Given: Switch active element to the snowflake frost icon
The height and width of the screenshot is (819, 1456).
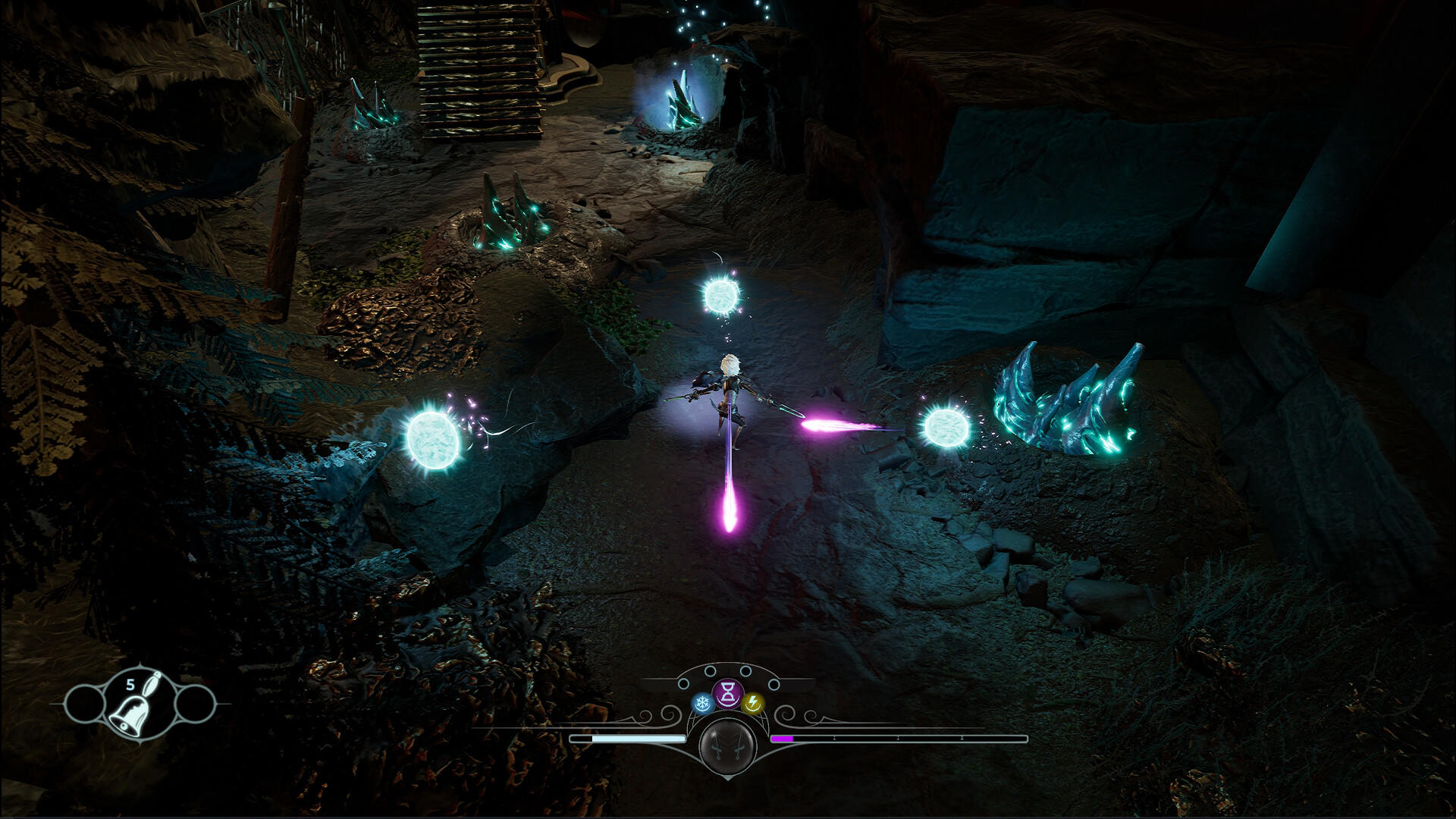Looking at the screenshot, I should 702,702.
